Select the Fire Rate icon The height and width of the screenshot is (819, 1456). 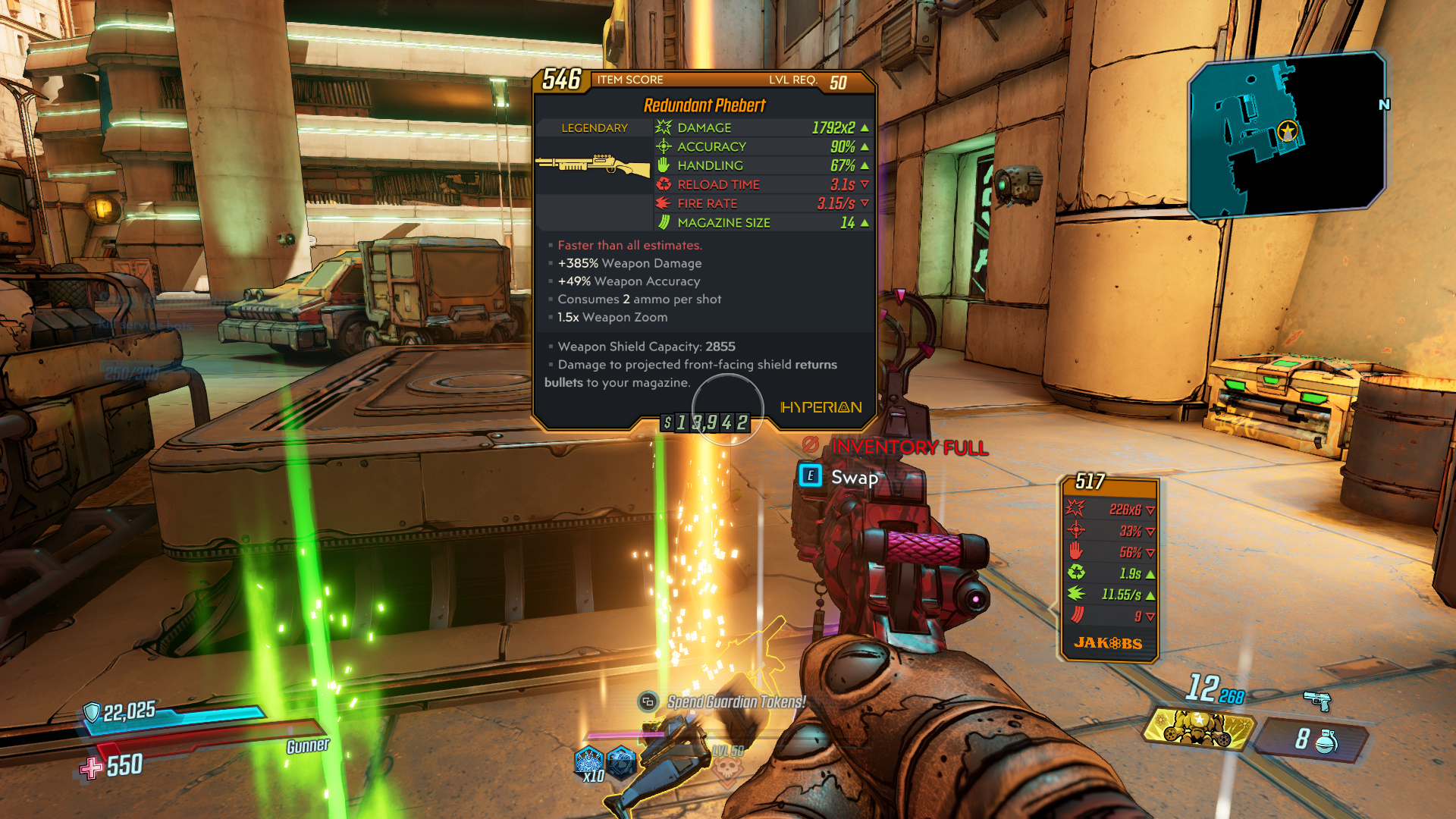[664, 203]
